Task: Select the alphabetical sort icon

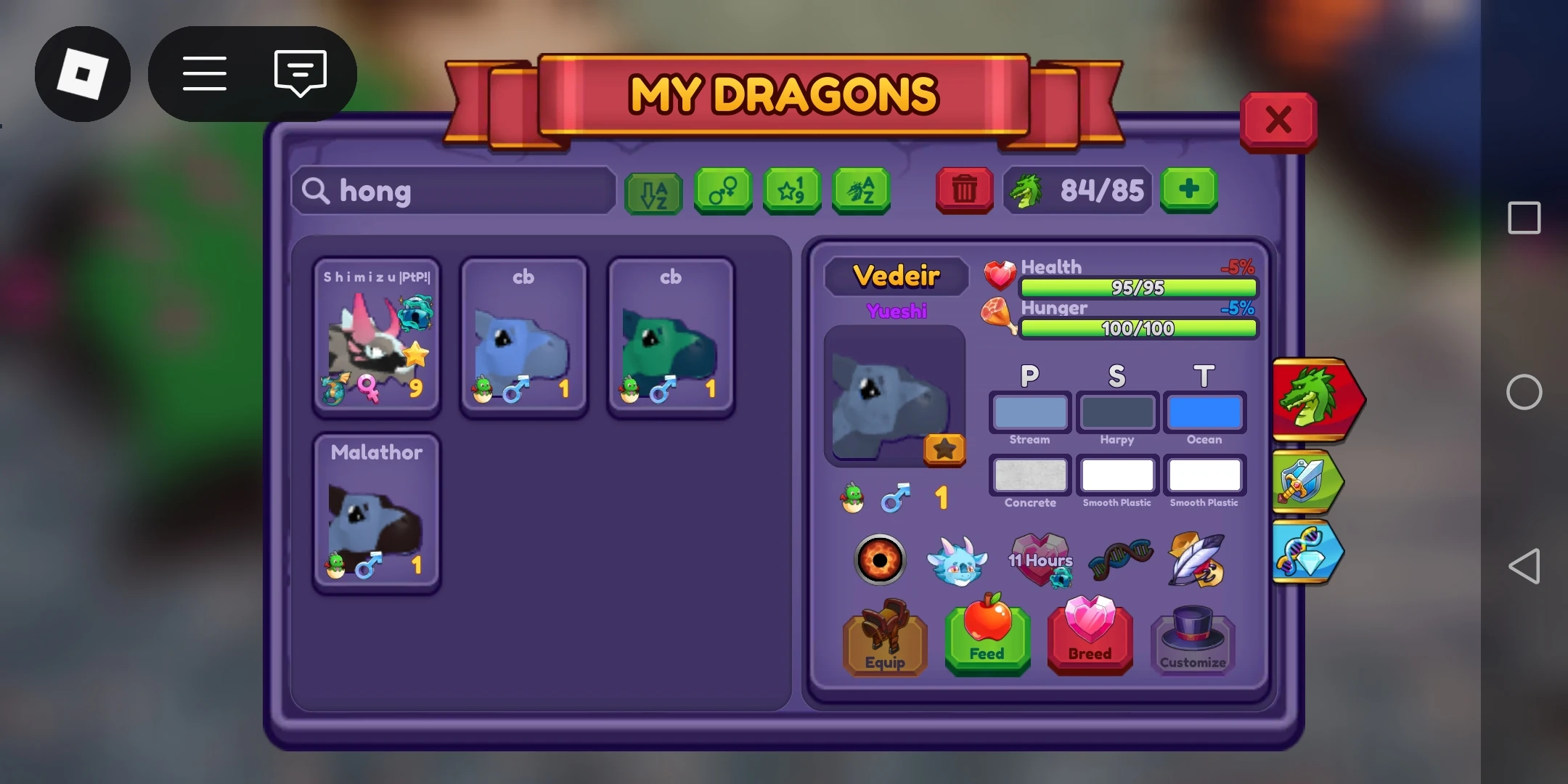Action: click(653, 191)
